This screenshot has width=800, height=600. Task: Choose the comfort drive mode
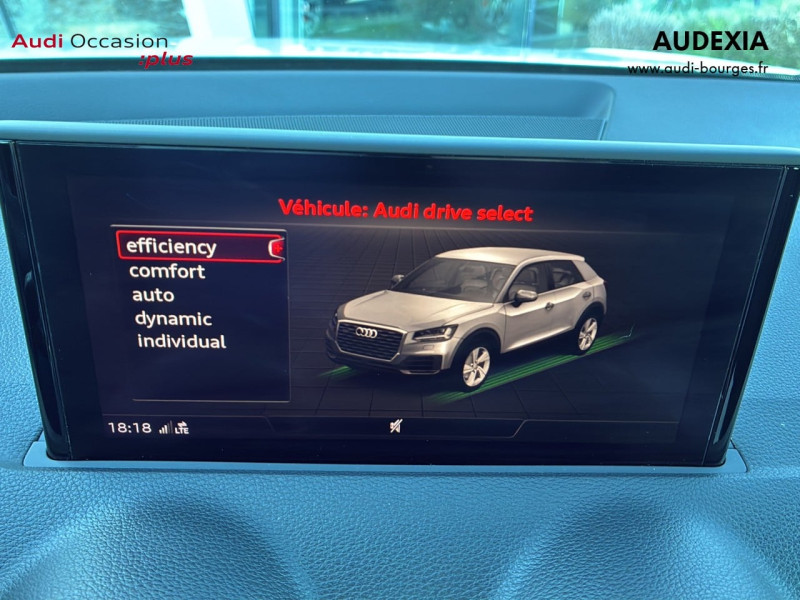pos(167,272)
